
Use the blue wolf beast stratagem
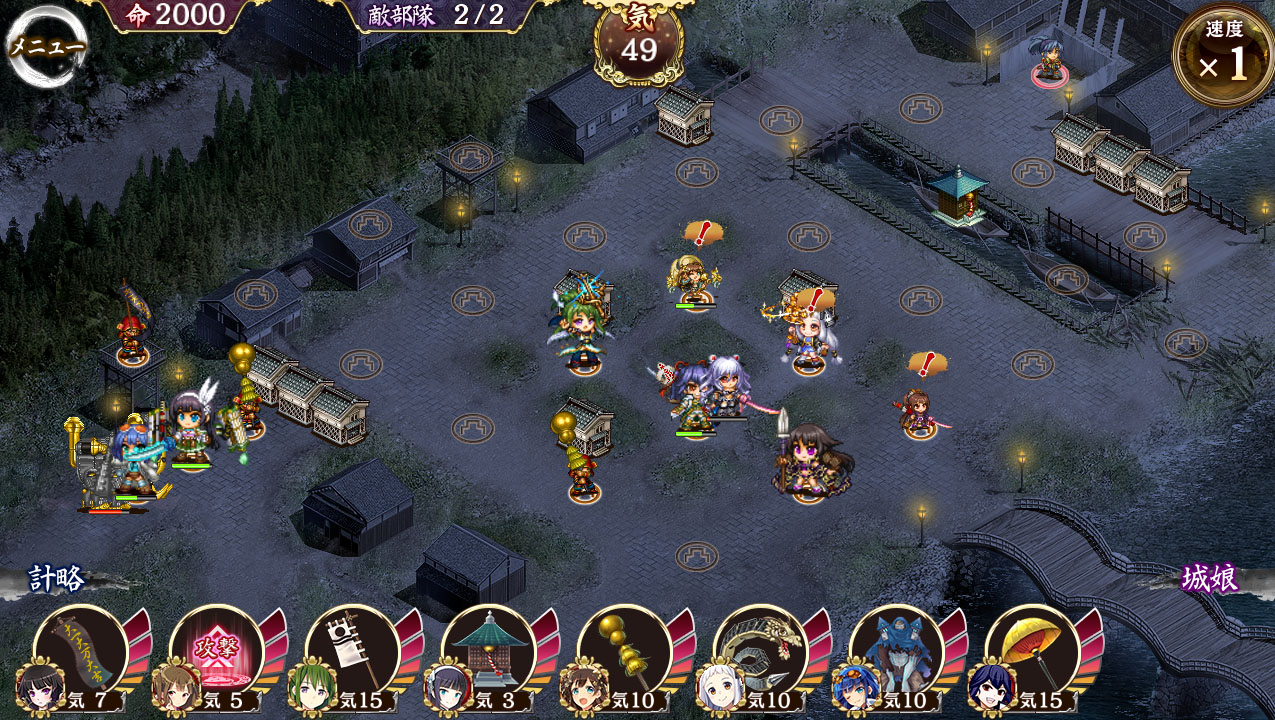pos(898,652)
